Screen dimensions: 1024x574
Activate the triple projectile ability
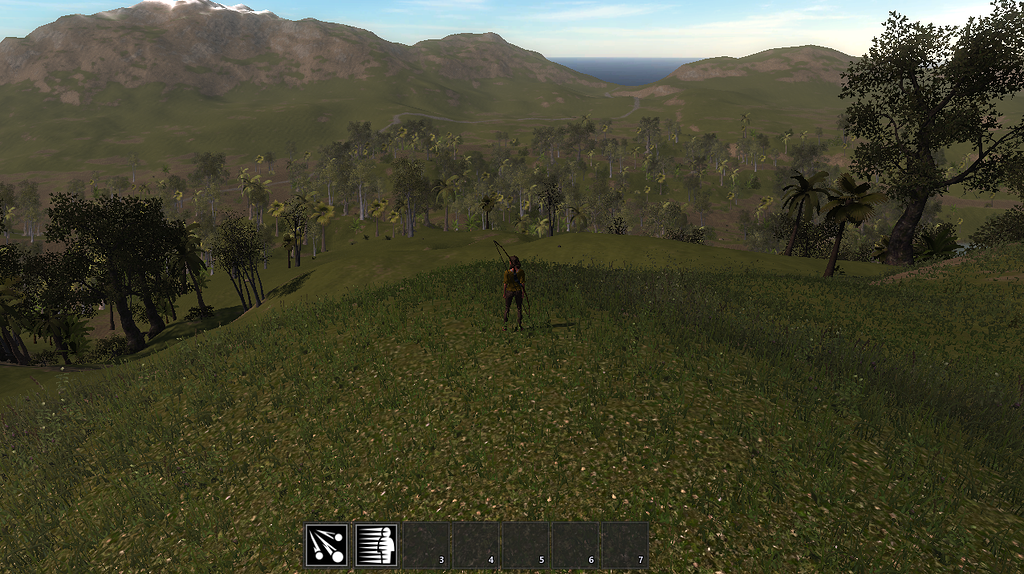(327, 545)
